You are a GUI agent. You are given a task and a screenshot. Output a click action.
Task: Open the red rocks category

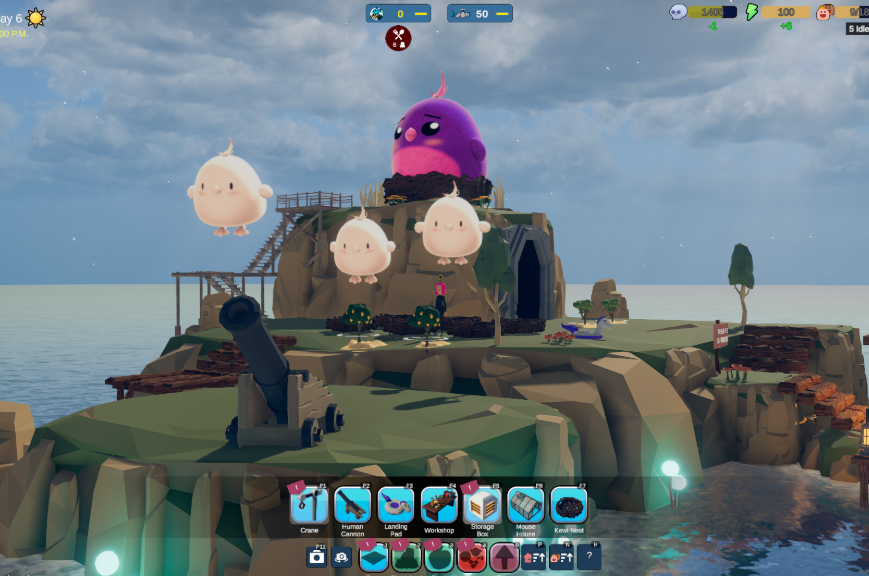pyautogui.click(x=472, y=557)
